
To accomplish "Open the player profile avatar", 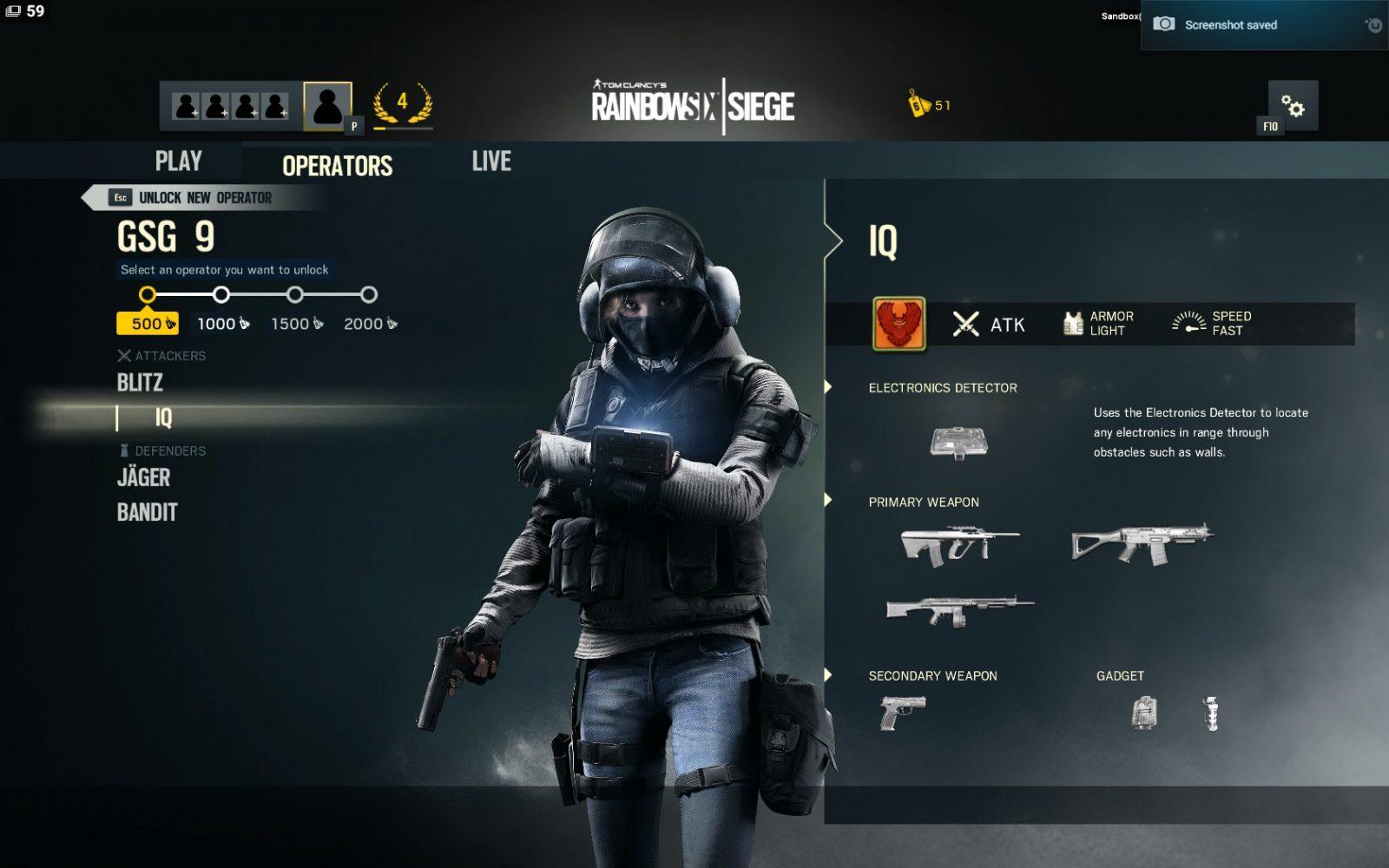I will 327,106.
